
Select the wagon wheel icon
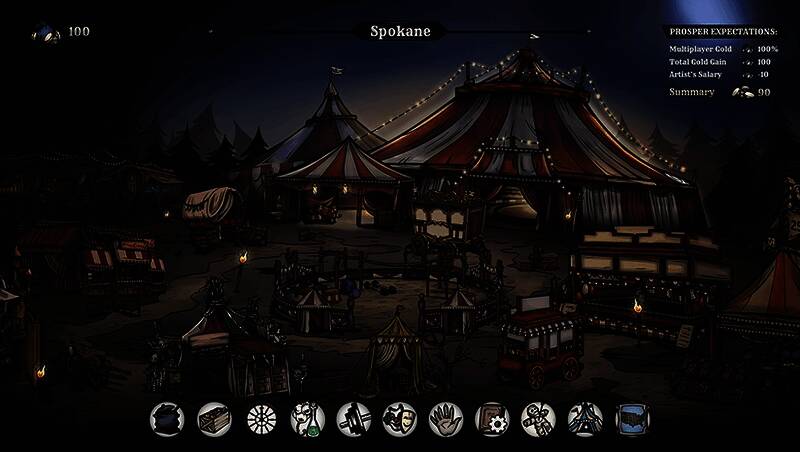point(261,419)
